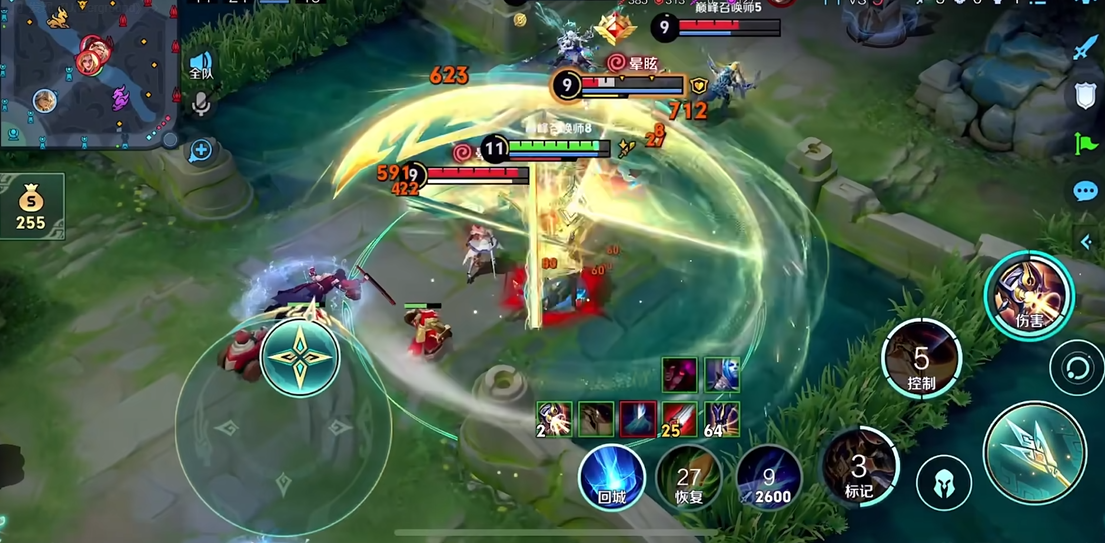This screenshot has height=543, width=1105.
Task: Tap the helmet hero-targeting button
Action: pos(943,483)
